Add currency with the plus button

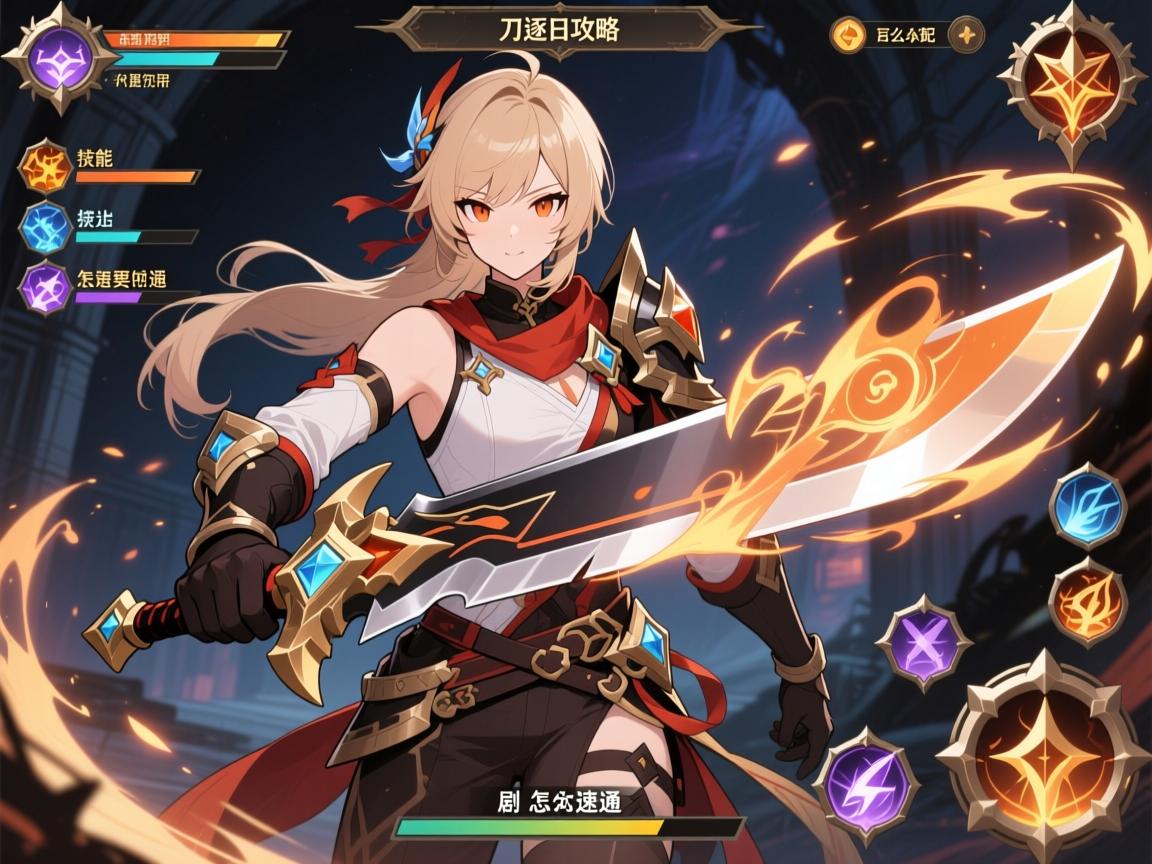pos(966,35)
